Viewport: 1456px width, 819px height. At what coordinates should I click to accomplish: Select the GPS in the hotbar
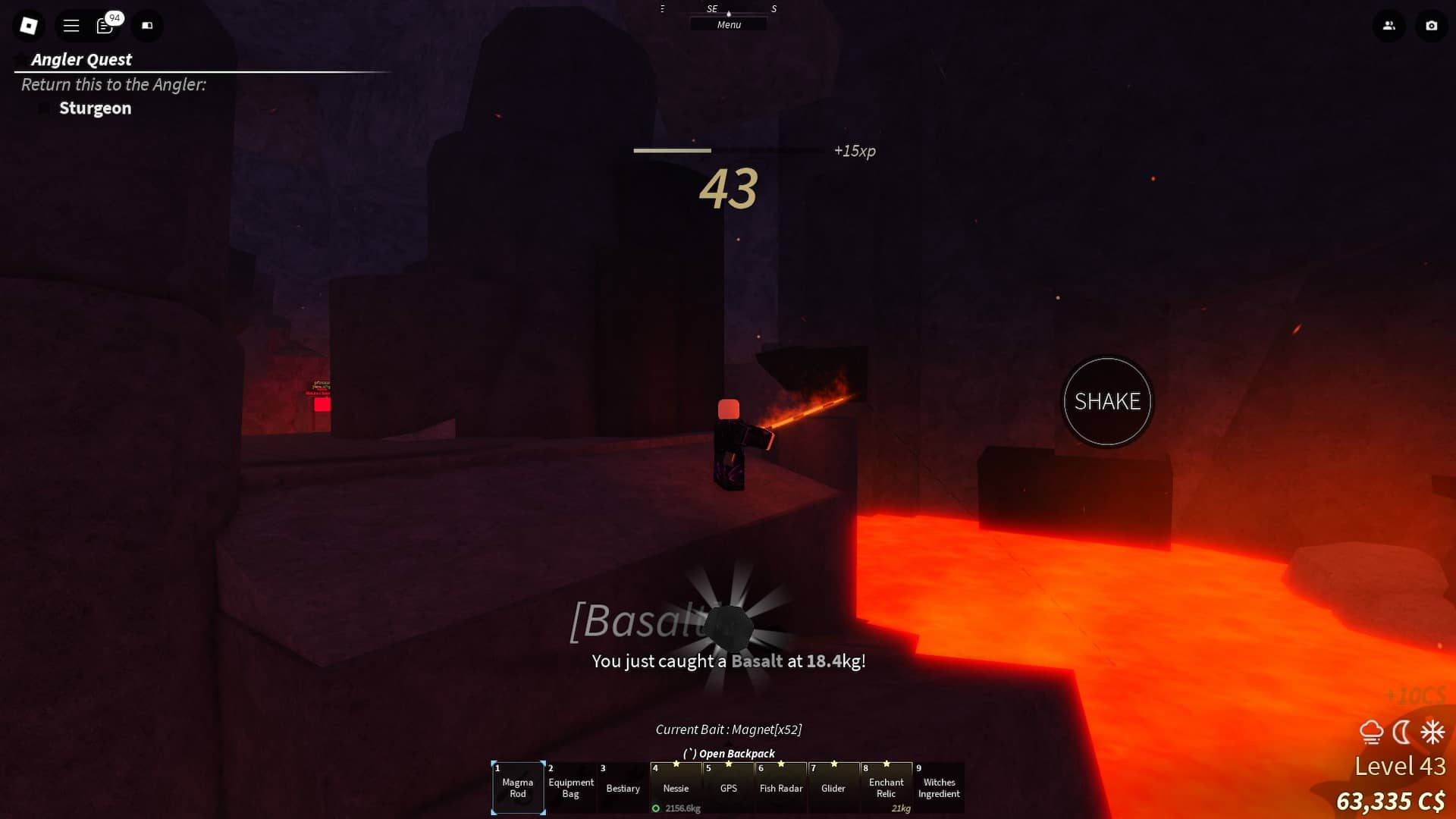click(x=728, y=789)
